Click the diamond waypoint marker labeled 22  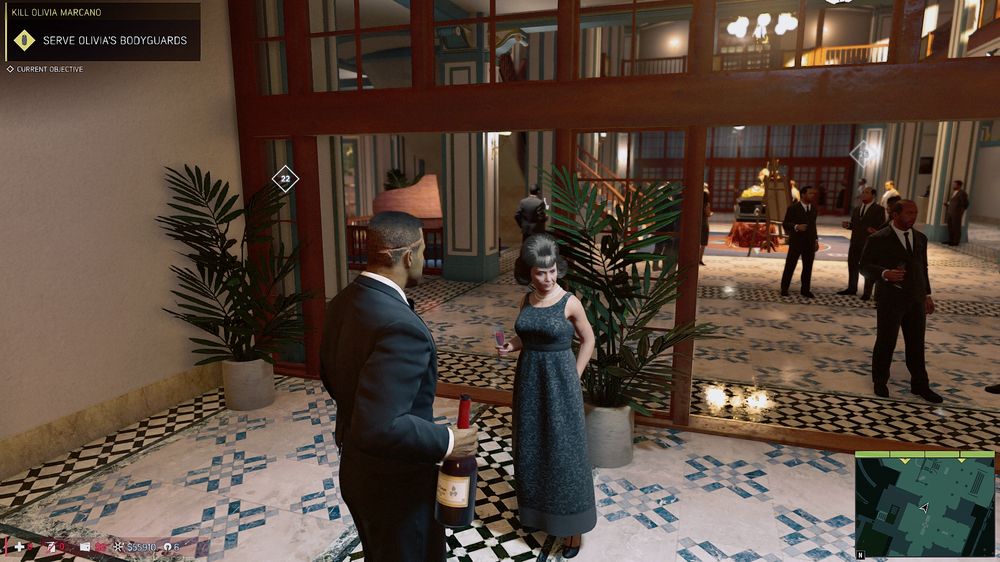click(x=285, y=179)
